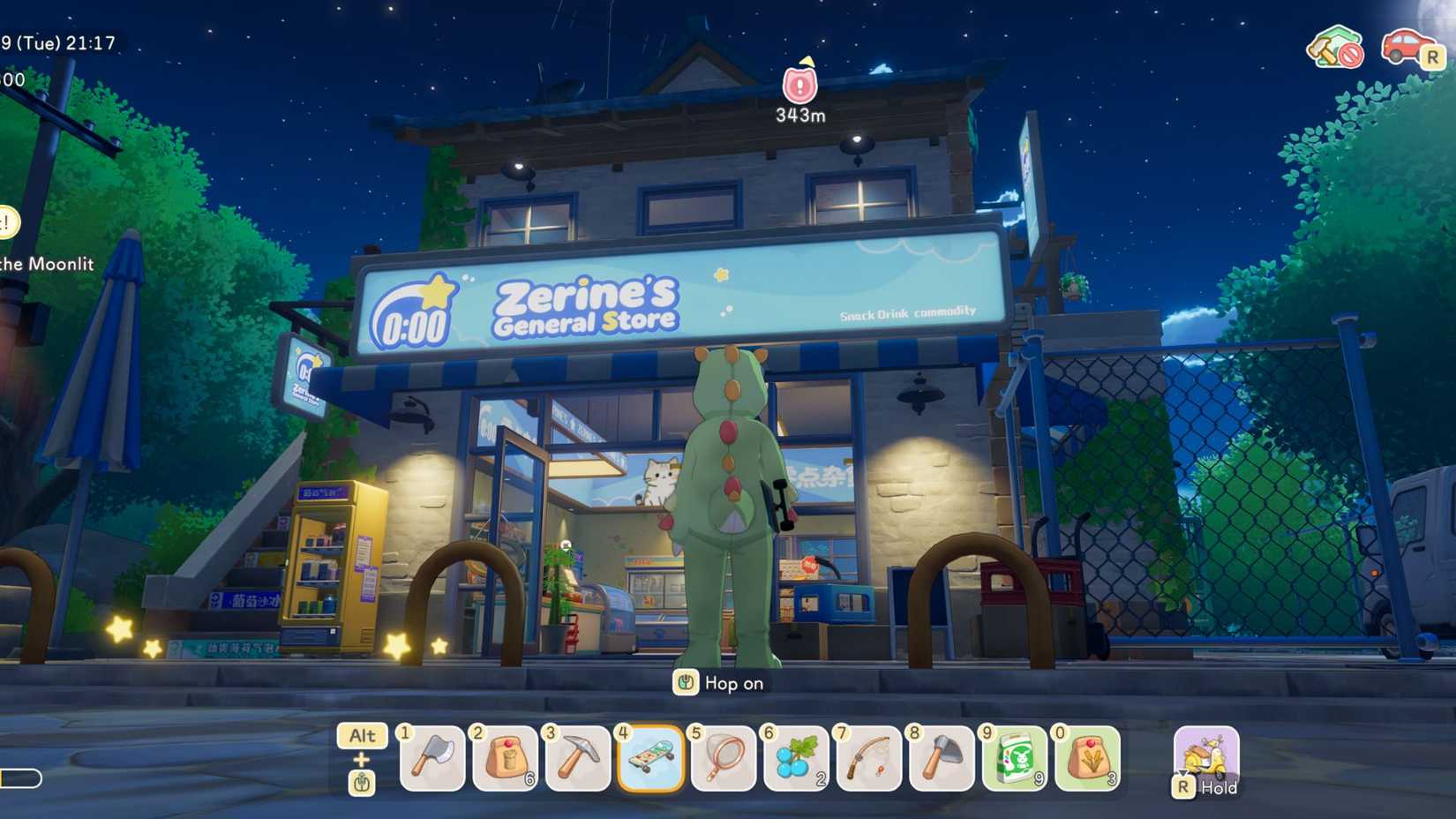Click the grab-hand icon below Alt

tap(362, 782)
